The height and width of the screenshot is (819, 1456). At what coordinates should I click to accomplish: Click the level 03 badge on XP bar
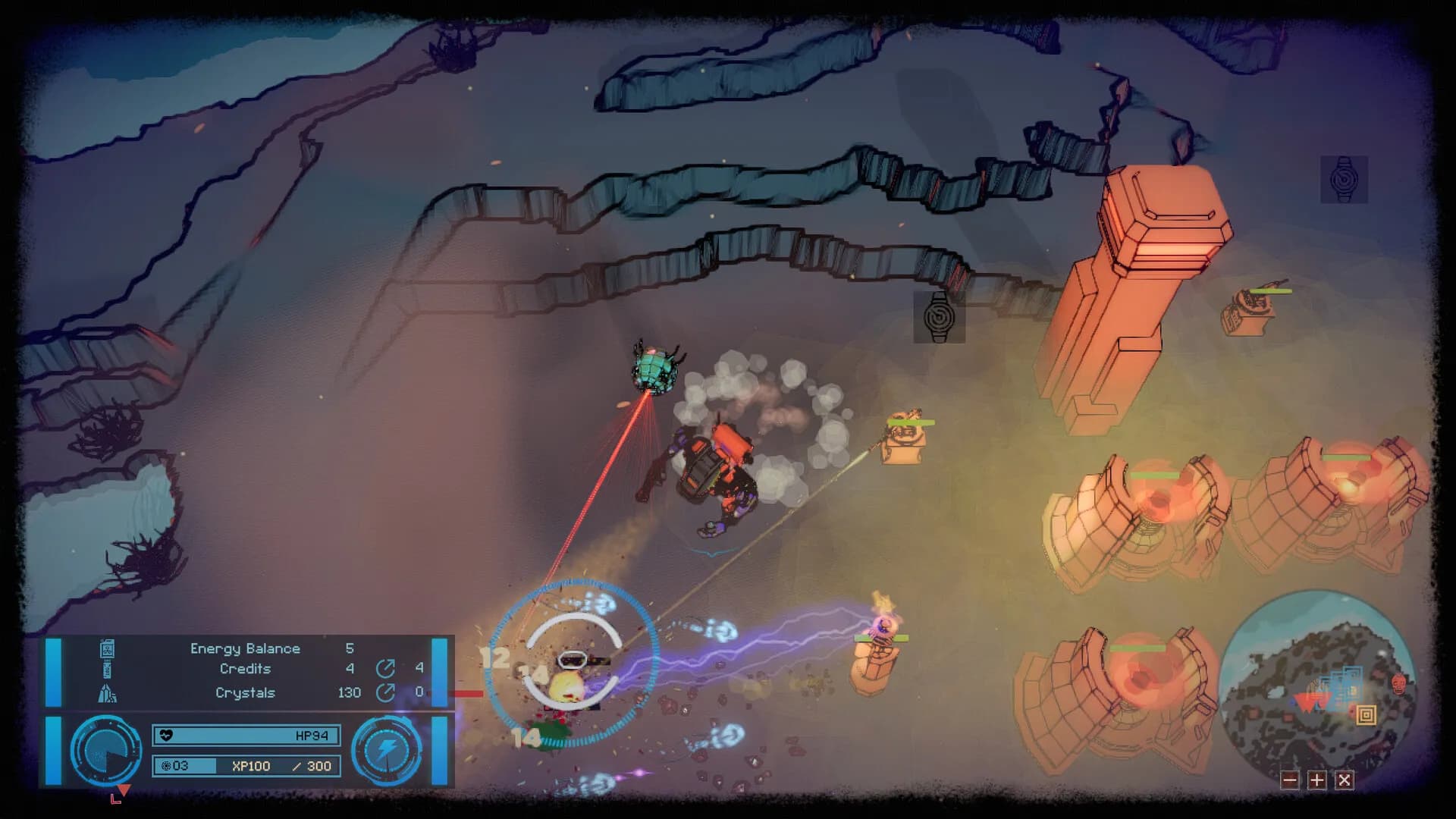tap(168, 766)
